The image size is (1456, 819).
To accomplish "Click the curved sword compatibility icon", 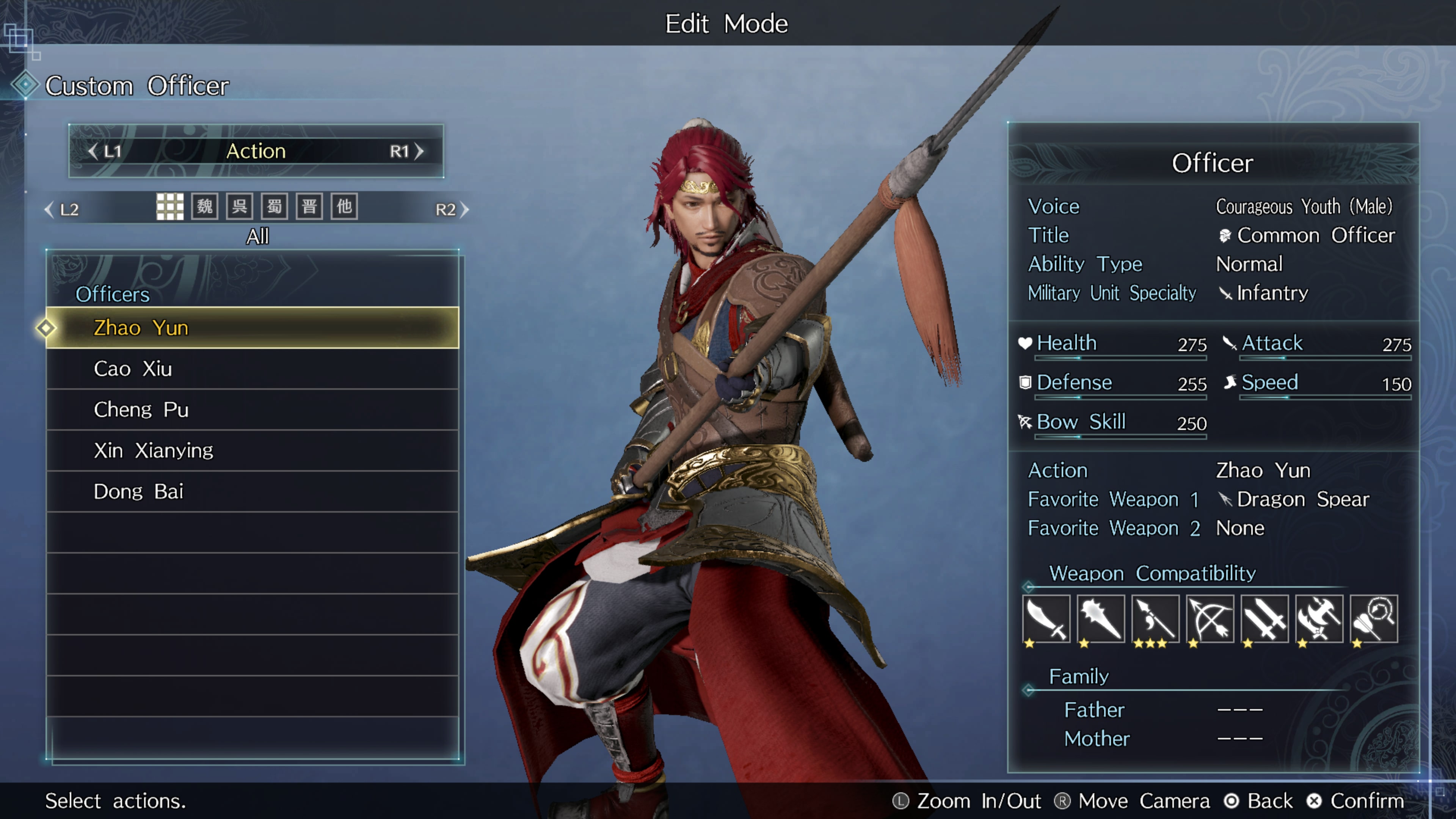I will (1046, 619).
